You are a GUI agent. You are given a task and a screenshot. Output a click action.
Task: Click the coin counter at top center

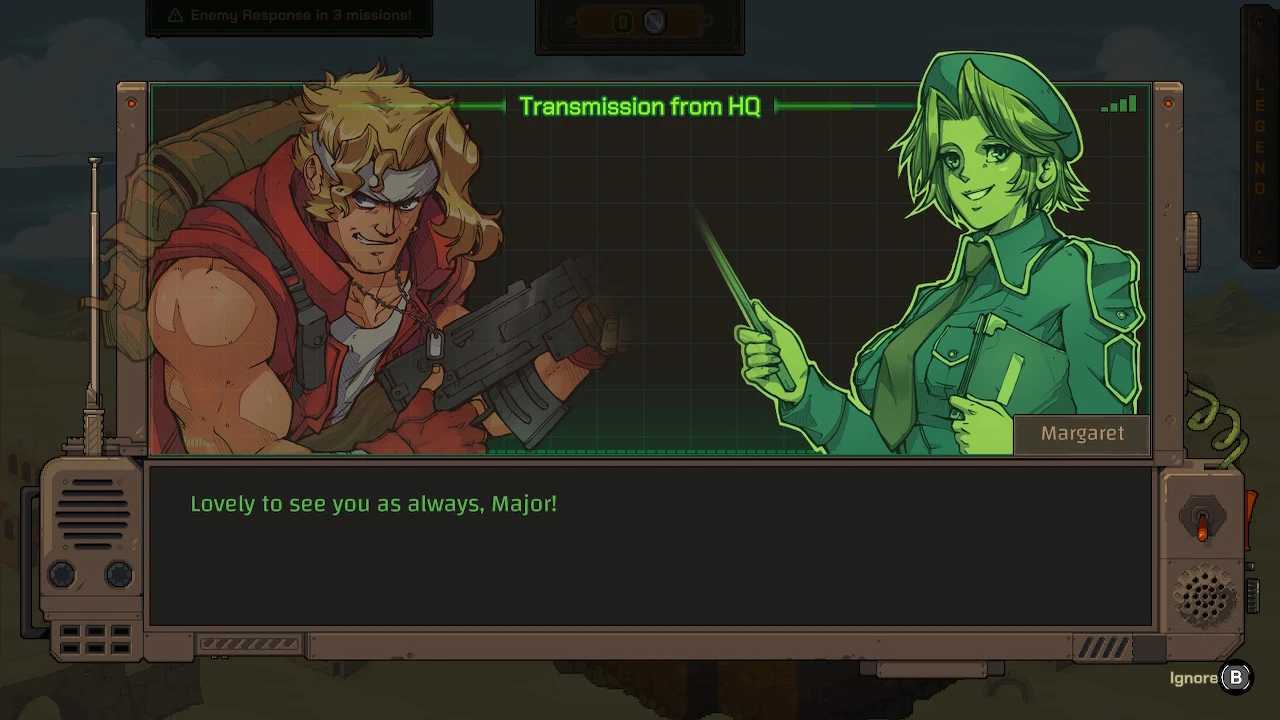[x=637, y=22]
